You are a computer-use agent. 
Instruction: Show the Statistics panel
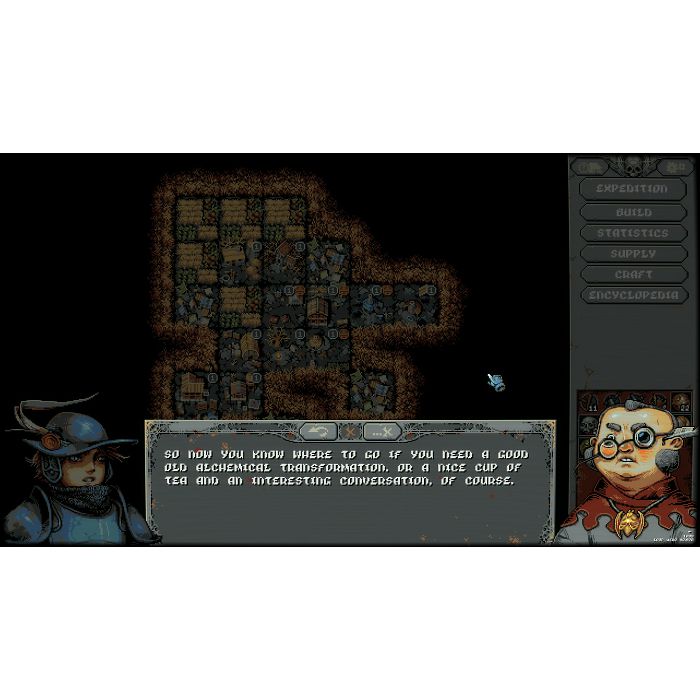(x=633, y=233)
